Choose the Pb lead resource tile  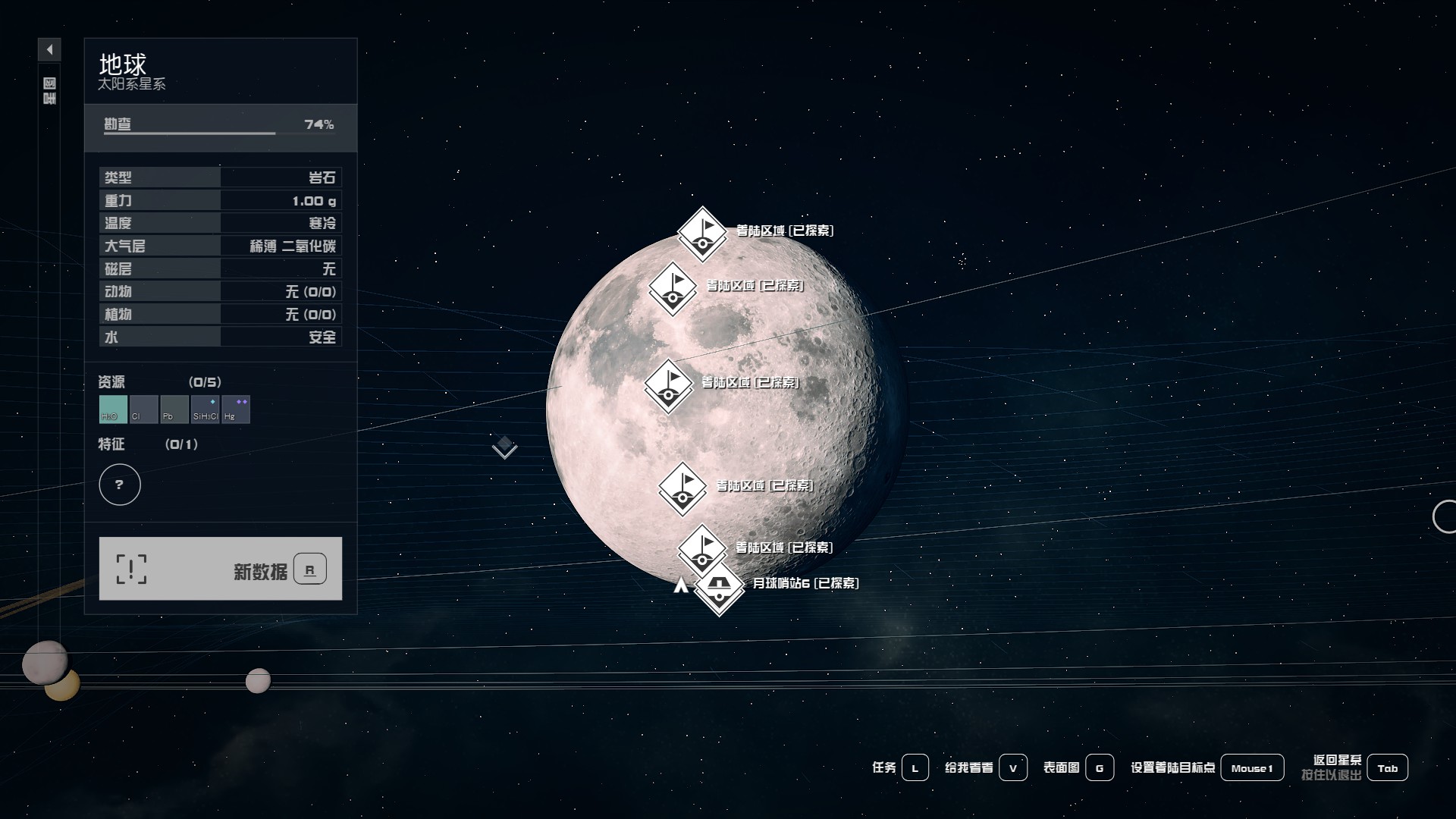(174, 409)
